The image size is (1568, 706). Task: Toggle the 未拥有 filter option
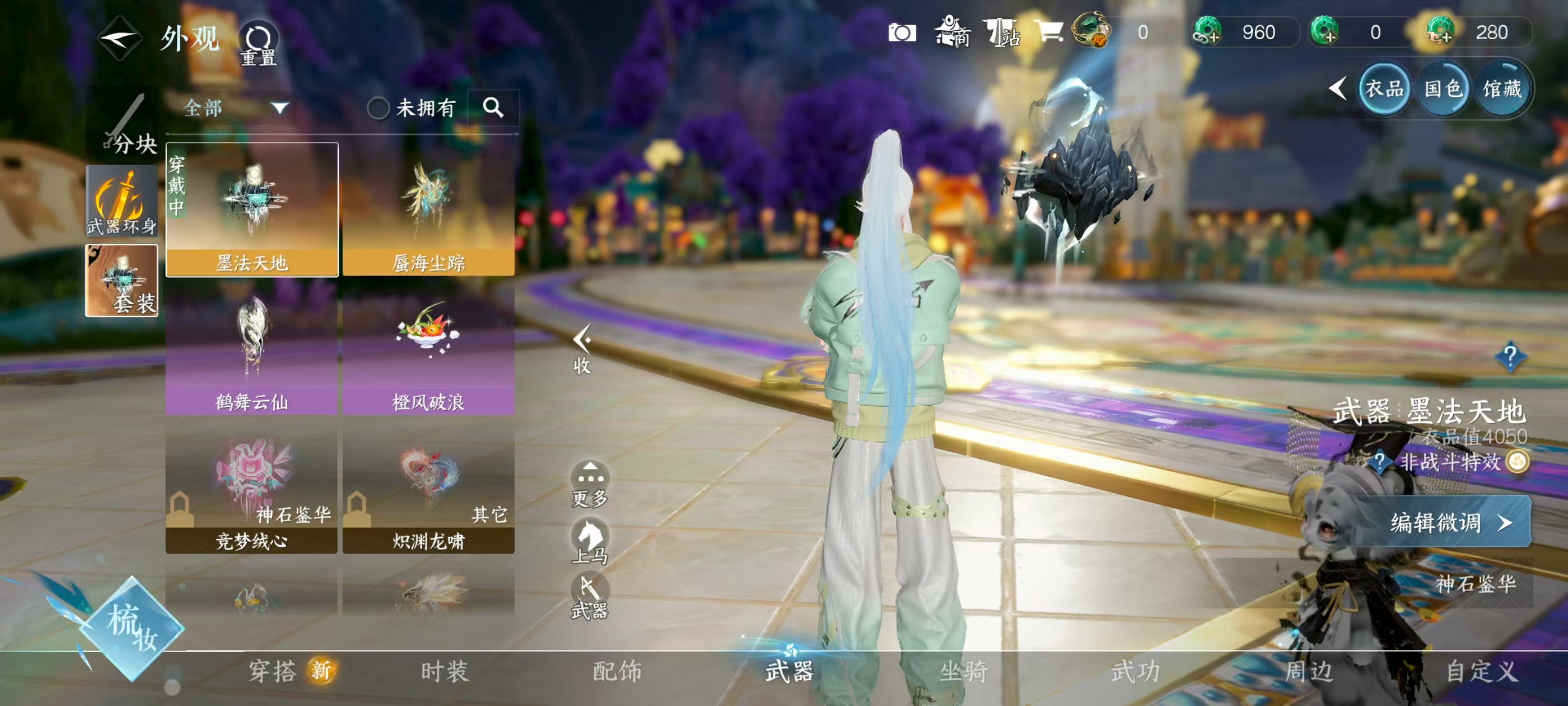(x=378, y=109)
